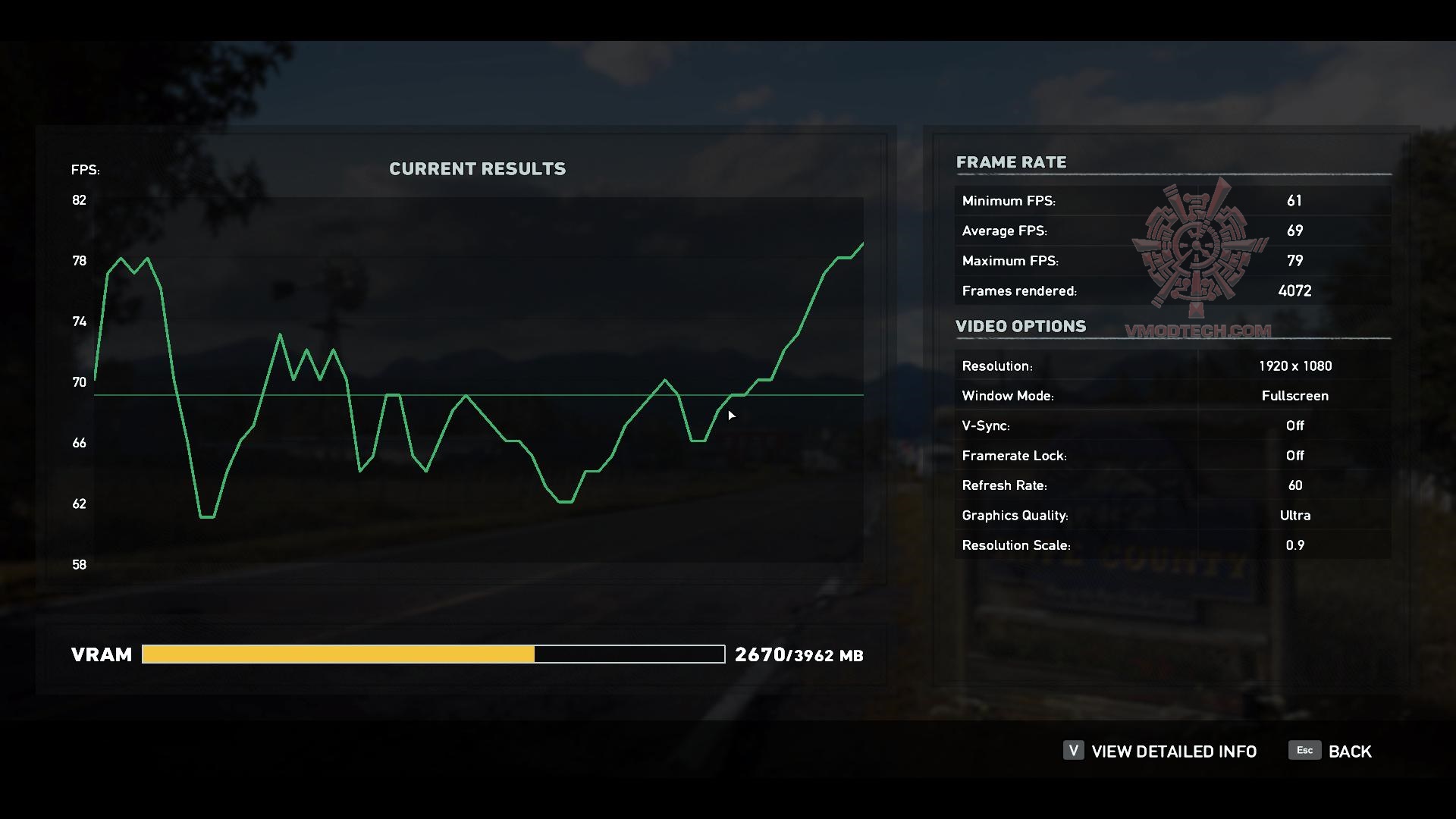Click the FPS axis label on the graph
1456x819 pixels.
(85, 170)
